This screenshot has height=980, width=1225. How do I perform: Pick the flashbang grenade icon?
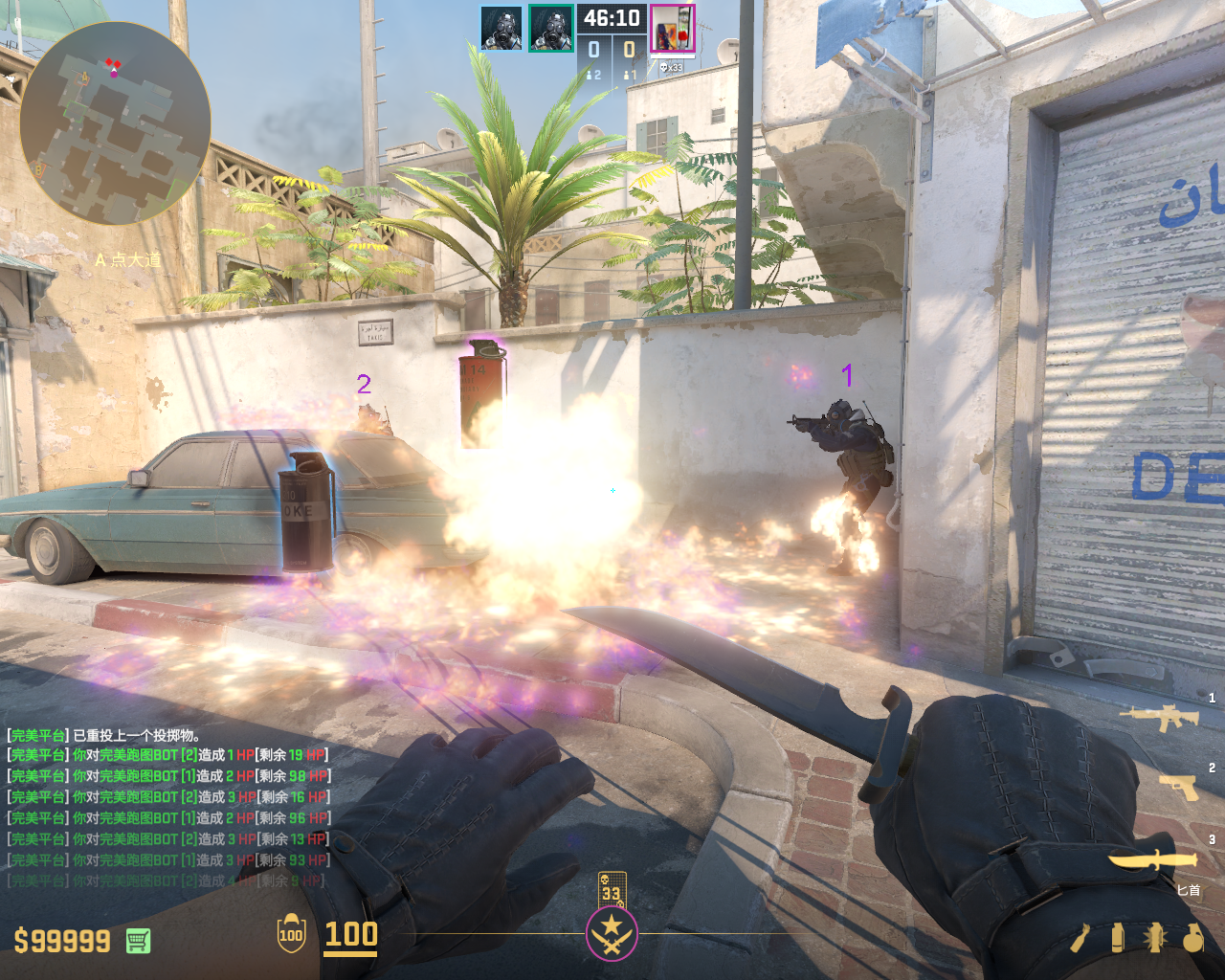point(1153,938)
